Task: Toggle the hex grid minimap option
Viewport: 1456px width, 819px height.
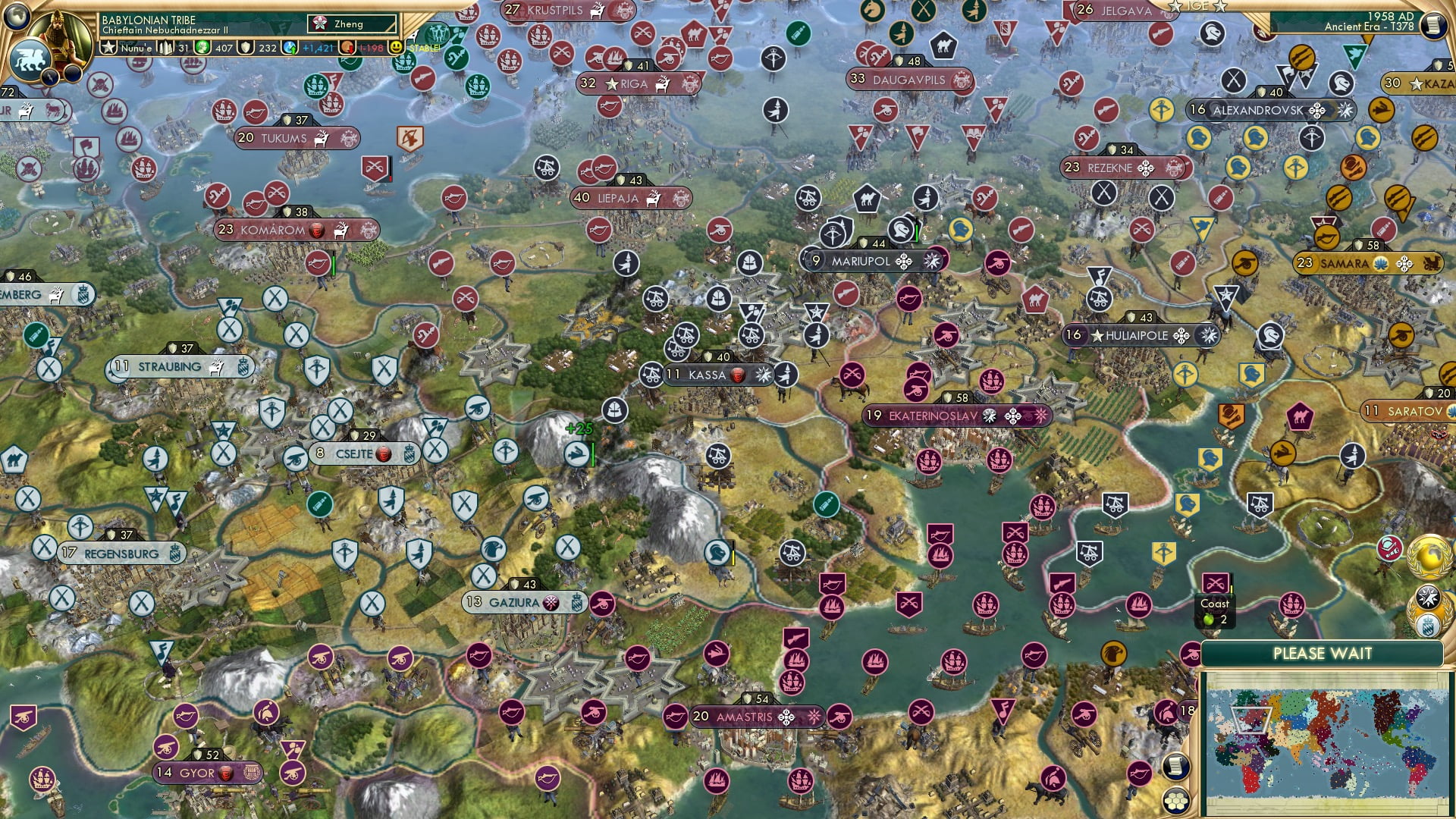Action: click(1175, 800)
